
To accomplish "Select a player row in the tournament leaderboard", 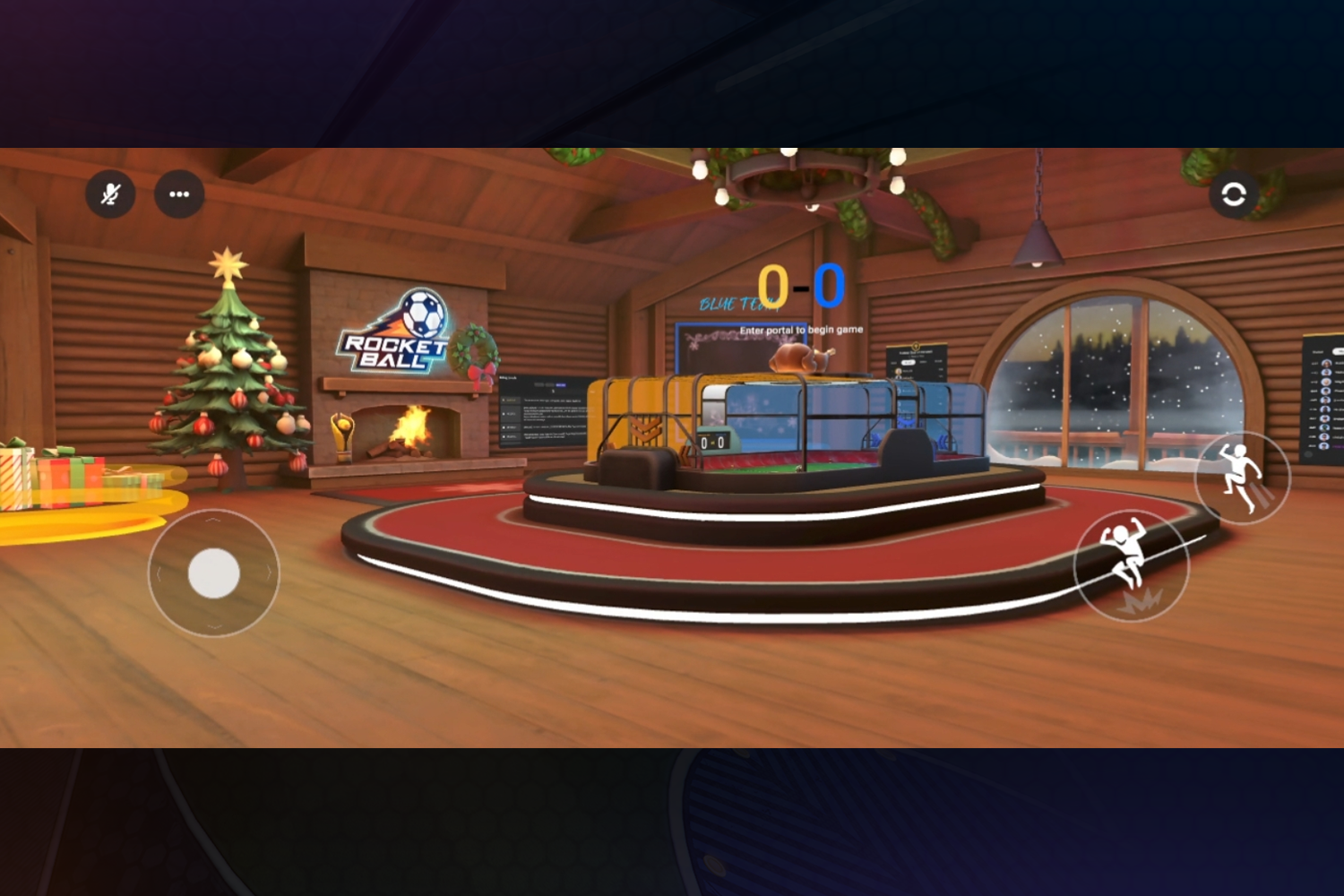I will tap(914, 371).
